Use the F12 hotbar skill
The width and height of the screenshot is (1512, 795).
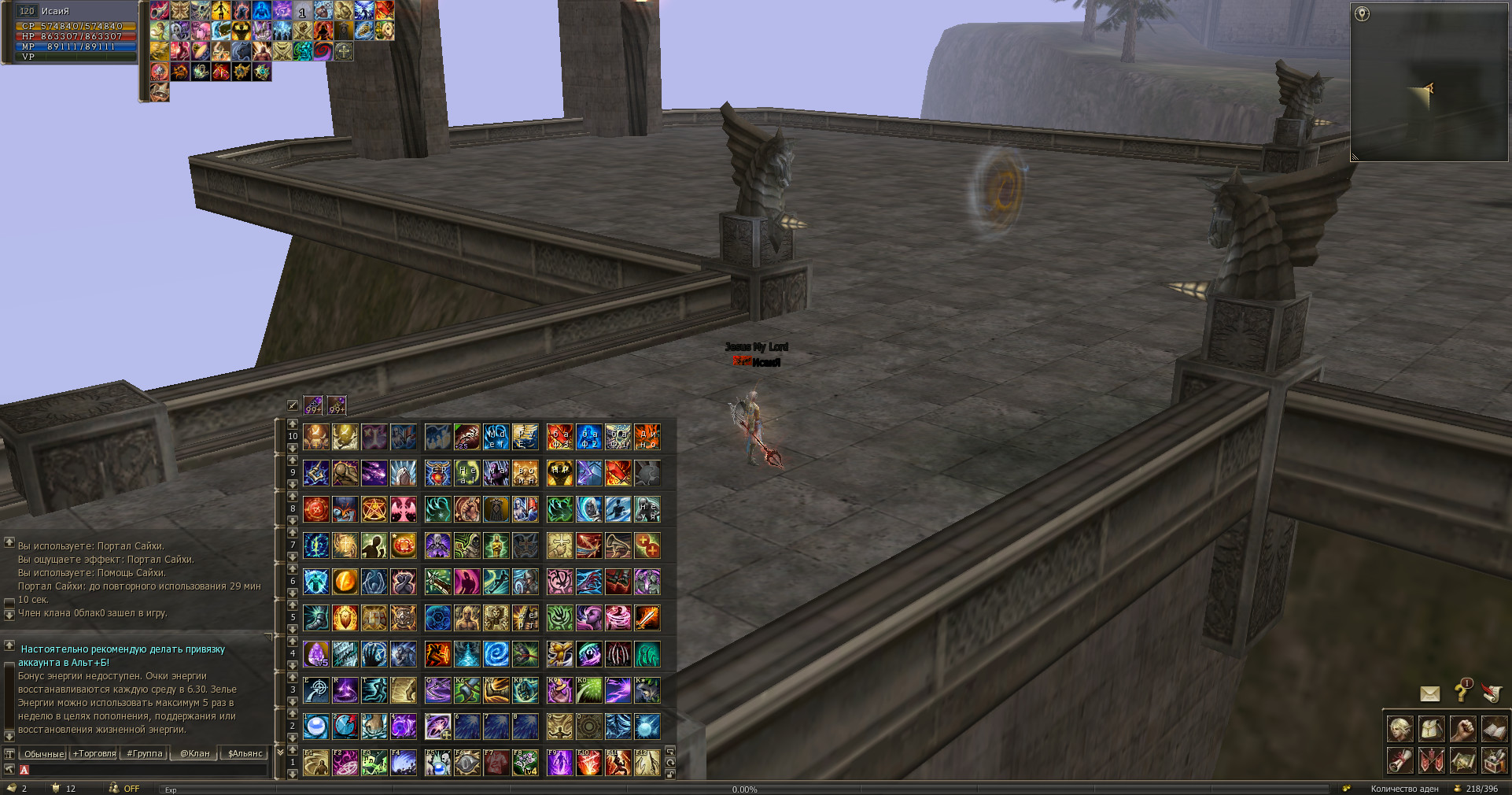click(x=647, y=763)
